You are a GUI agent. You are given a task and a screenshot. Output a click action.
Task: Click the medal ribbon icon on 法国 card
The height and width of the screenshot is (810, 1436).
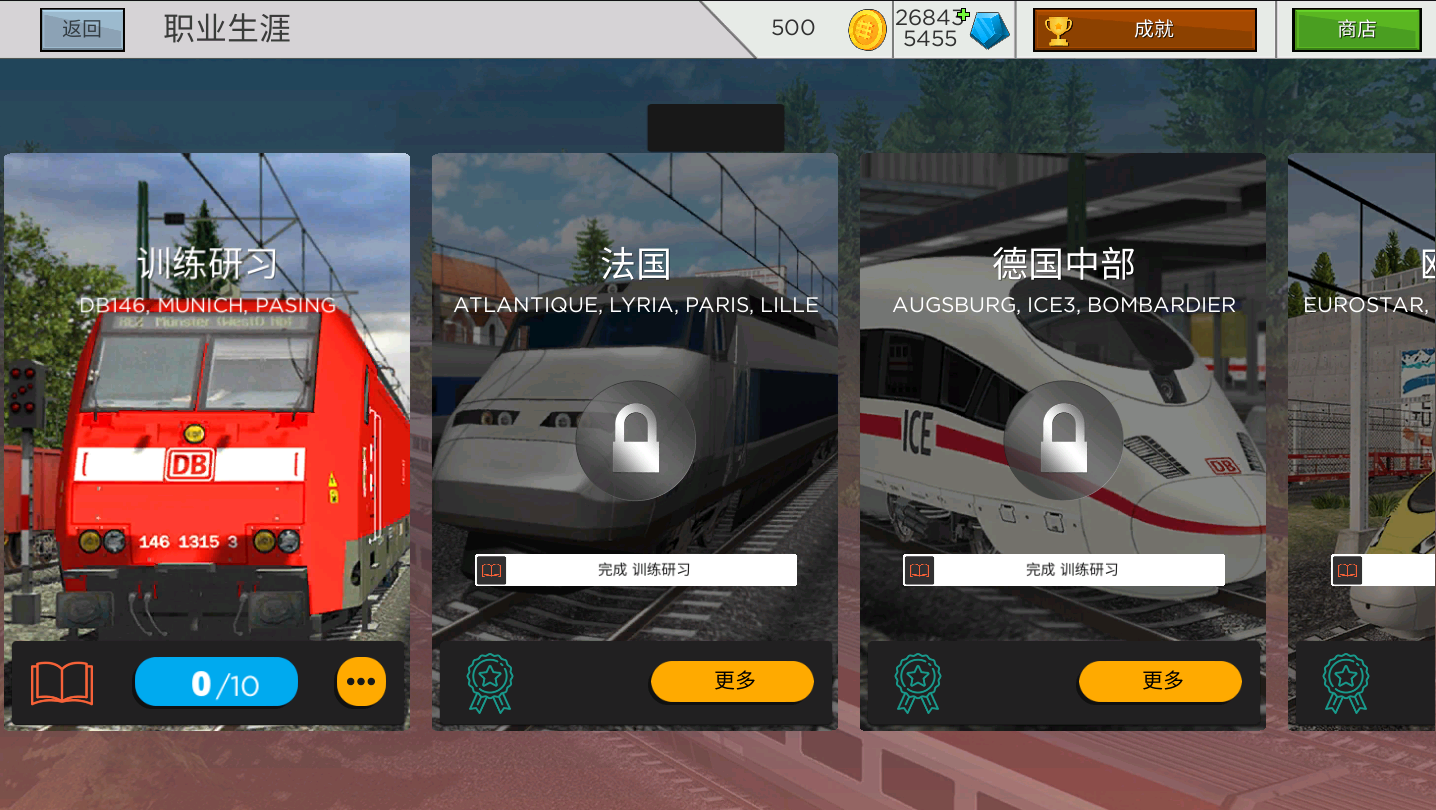click(490, 683)
